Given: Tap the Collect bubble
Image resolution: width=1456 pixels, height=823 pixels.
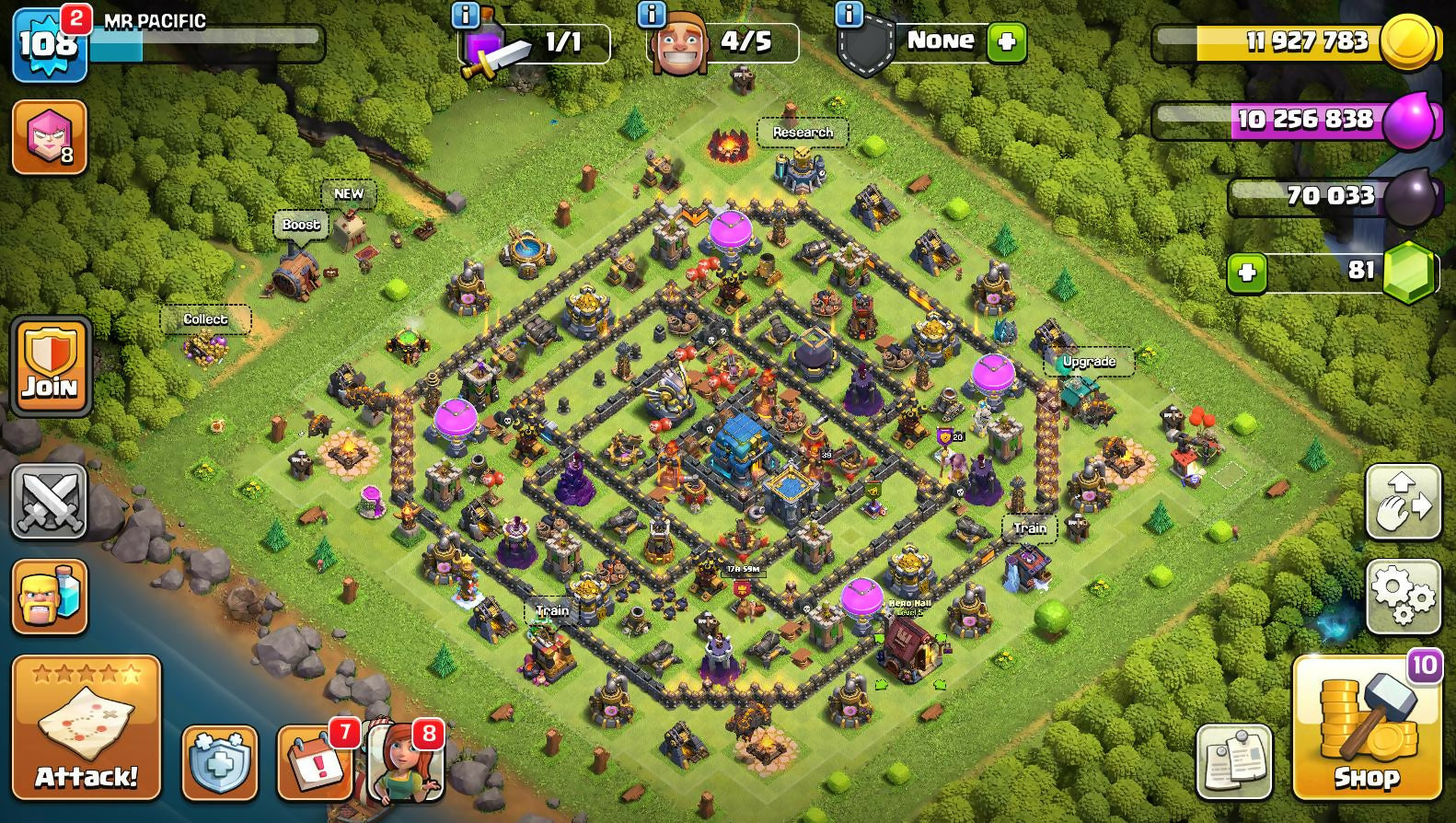Looking at the screenshot, I should point(204,319).
